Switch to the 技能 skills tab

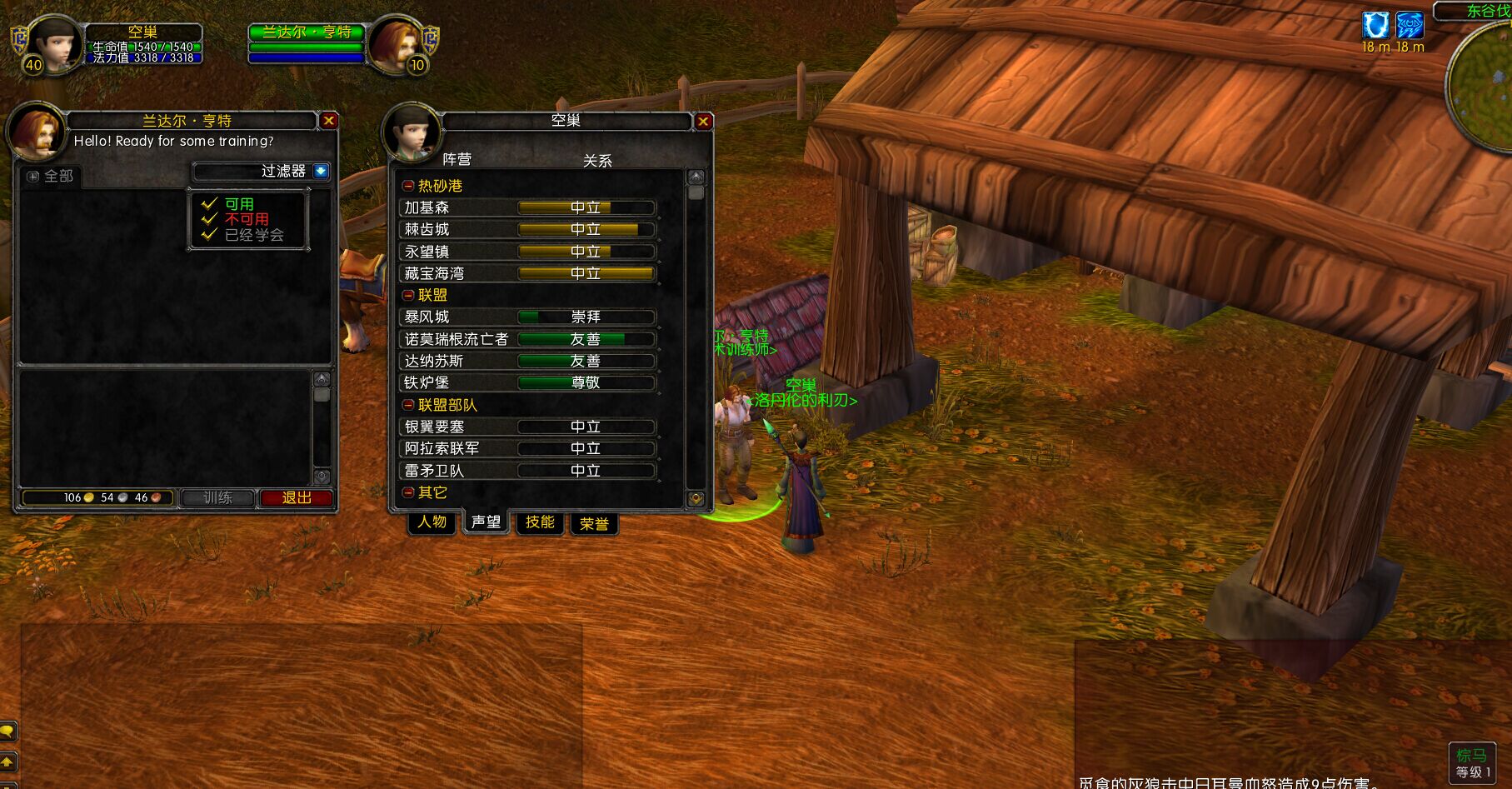pyautogui.click(x=539, y=522)
